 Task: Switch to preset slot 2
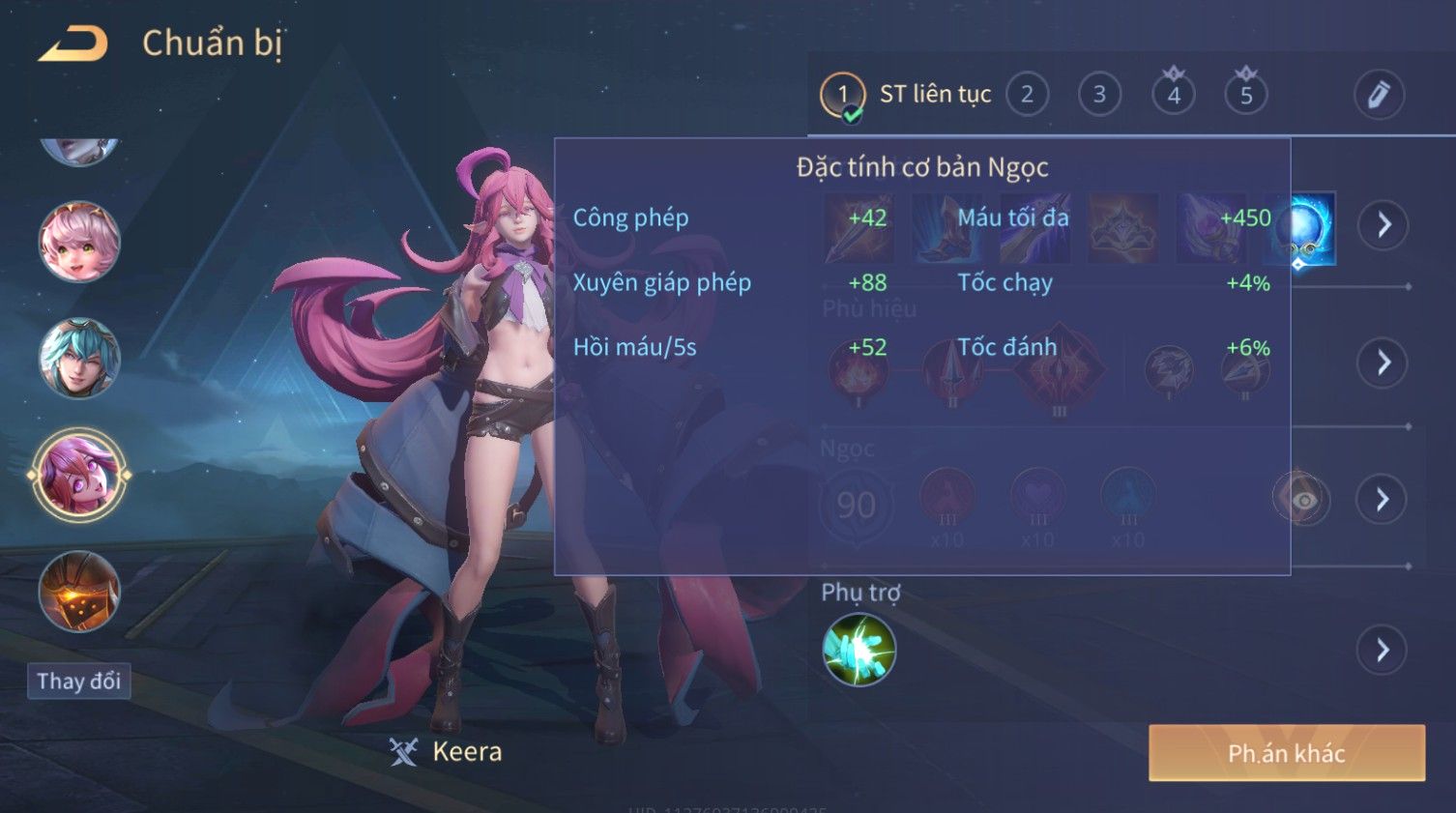click(x=1027, y=95)
